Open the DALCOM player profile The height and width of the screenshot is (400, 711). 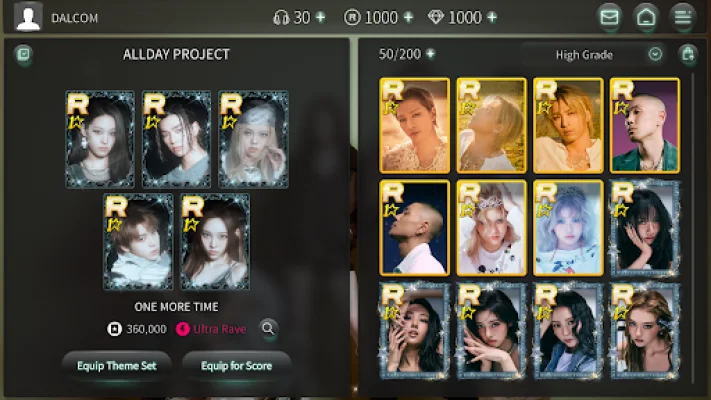(x=29, y=17)
